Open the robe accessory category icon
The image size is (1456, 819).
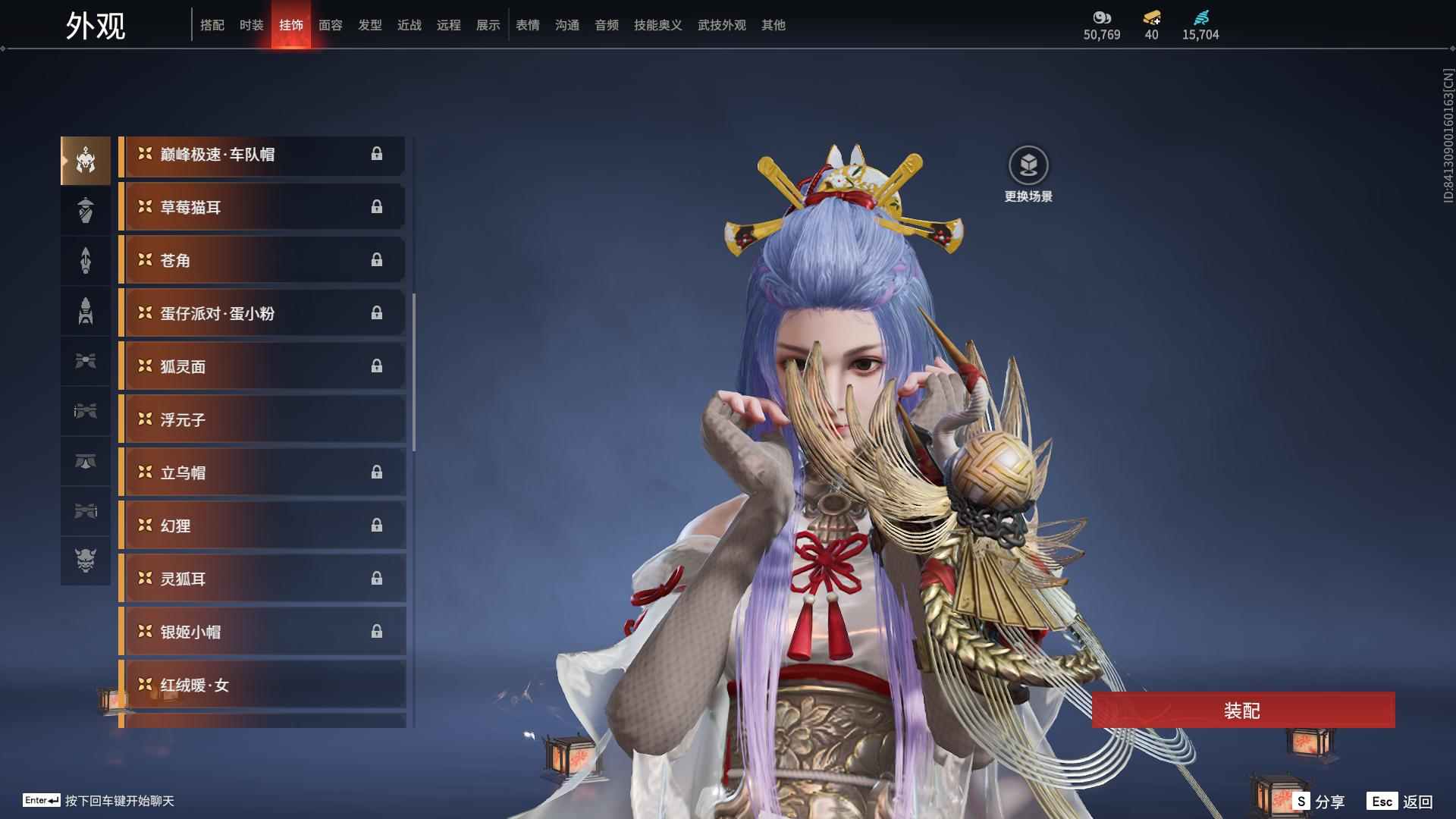click(x=86, y=210)
